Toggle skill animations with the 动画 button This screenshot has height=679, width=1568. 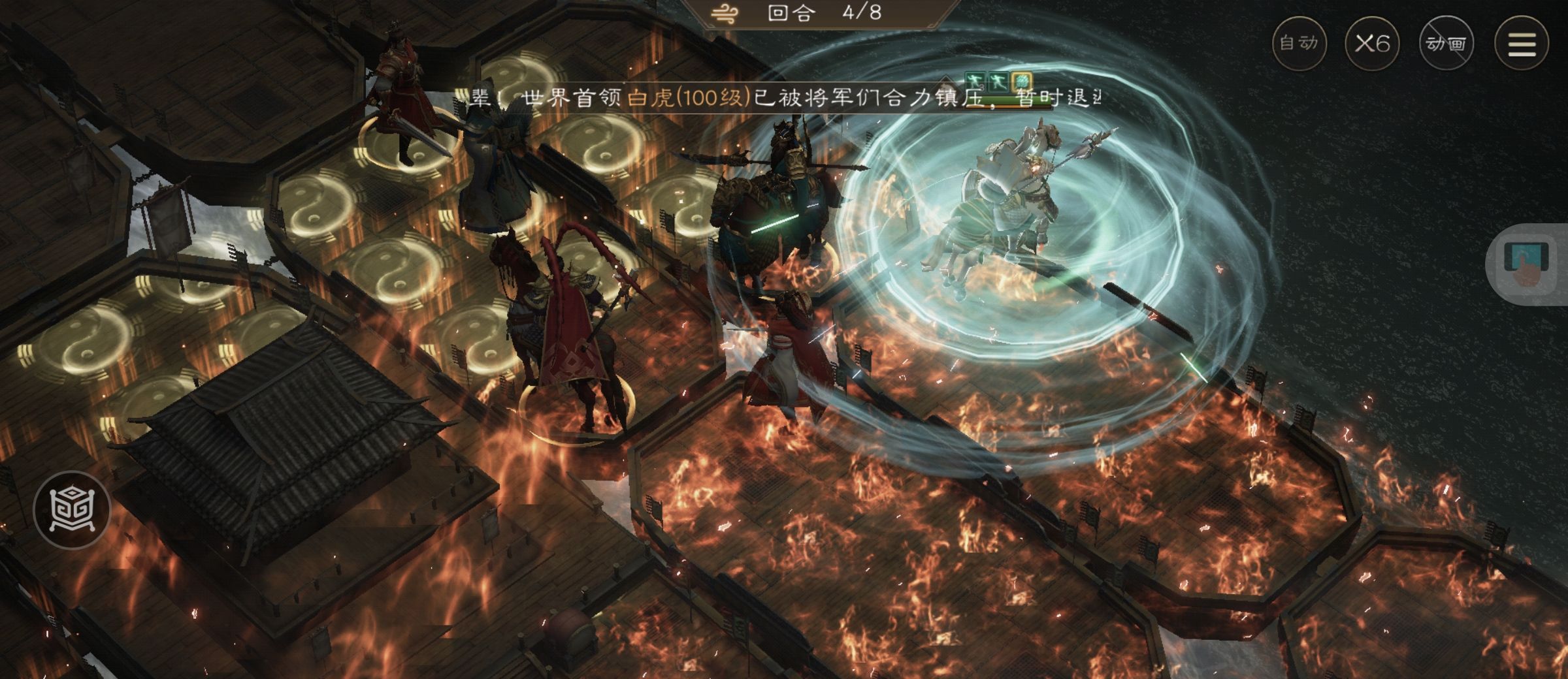click(1446, 43)
